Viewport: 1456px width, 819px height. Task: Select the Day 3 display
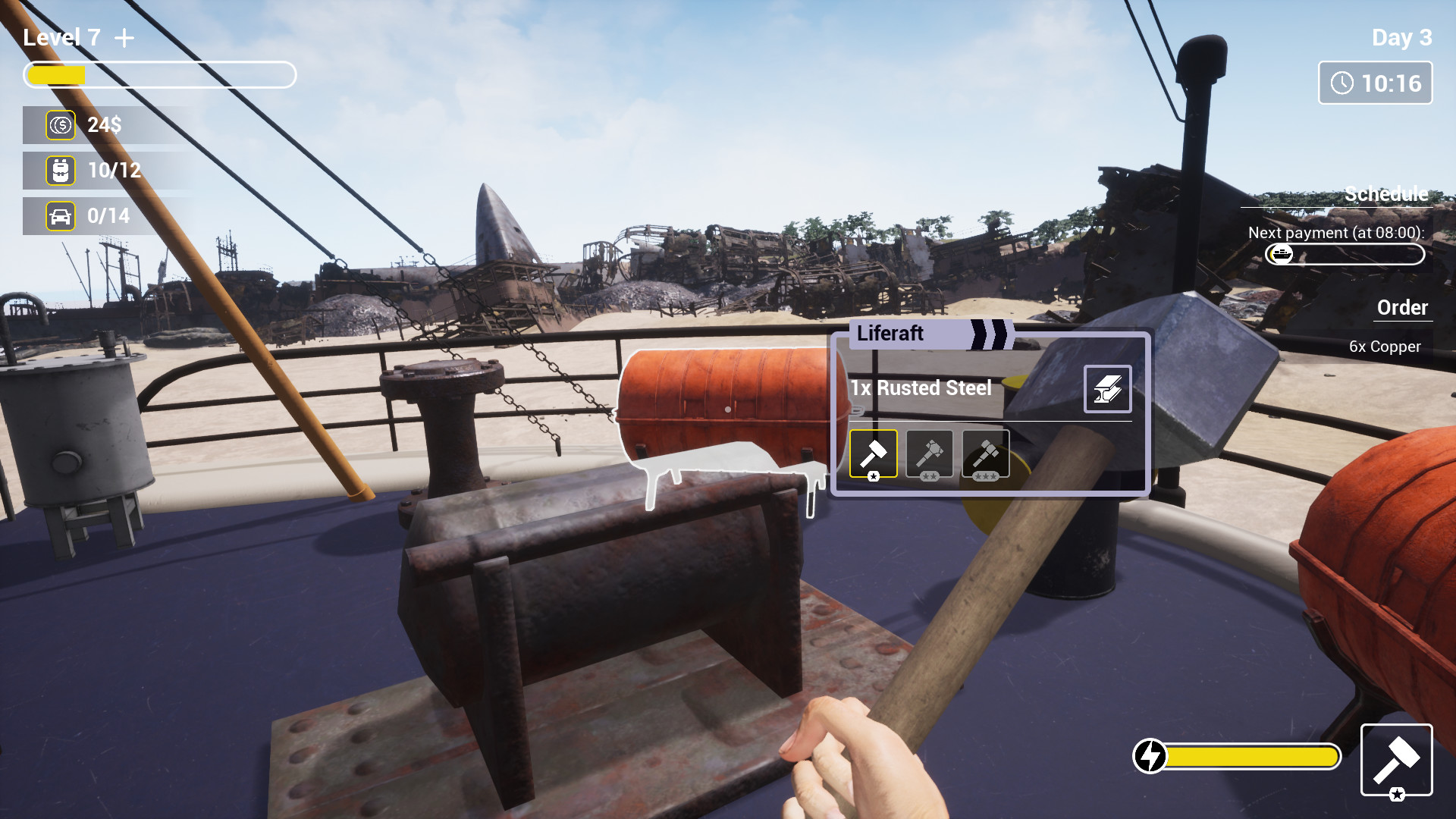[x=1401, y=39]
